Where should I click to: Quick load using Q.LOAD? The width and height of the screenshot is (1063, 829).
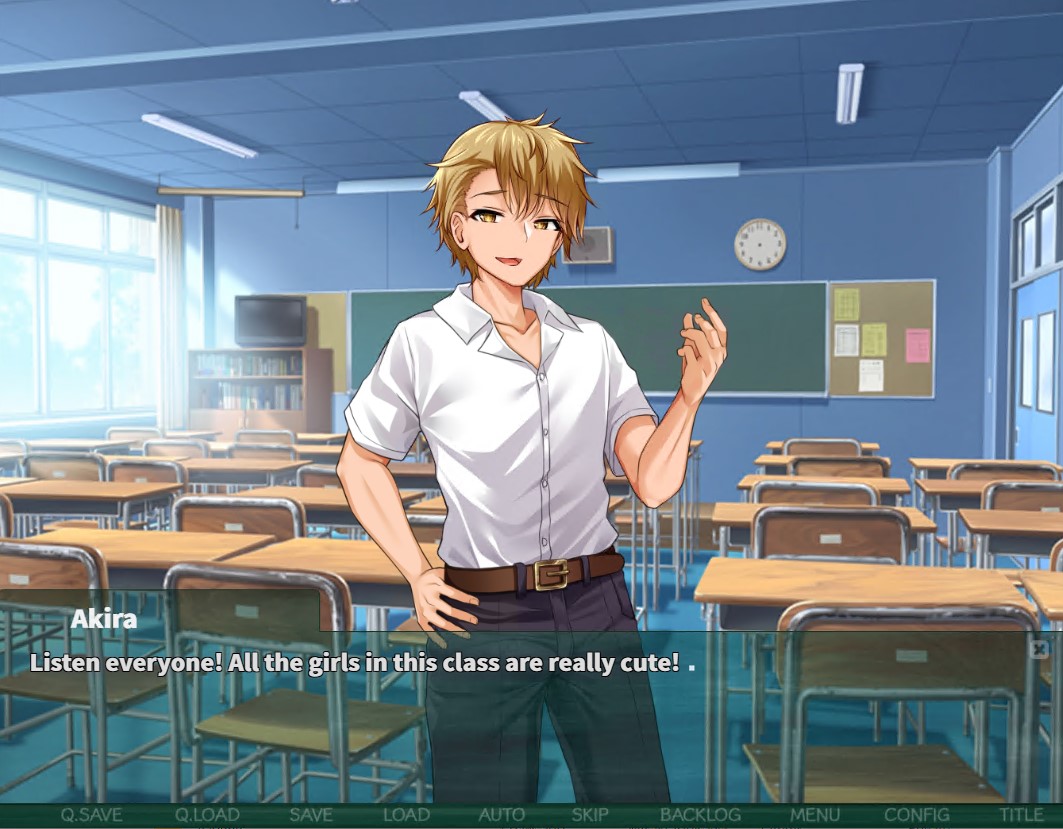coord(207,815)
